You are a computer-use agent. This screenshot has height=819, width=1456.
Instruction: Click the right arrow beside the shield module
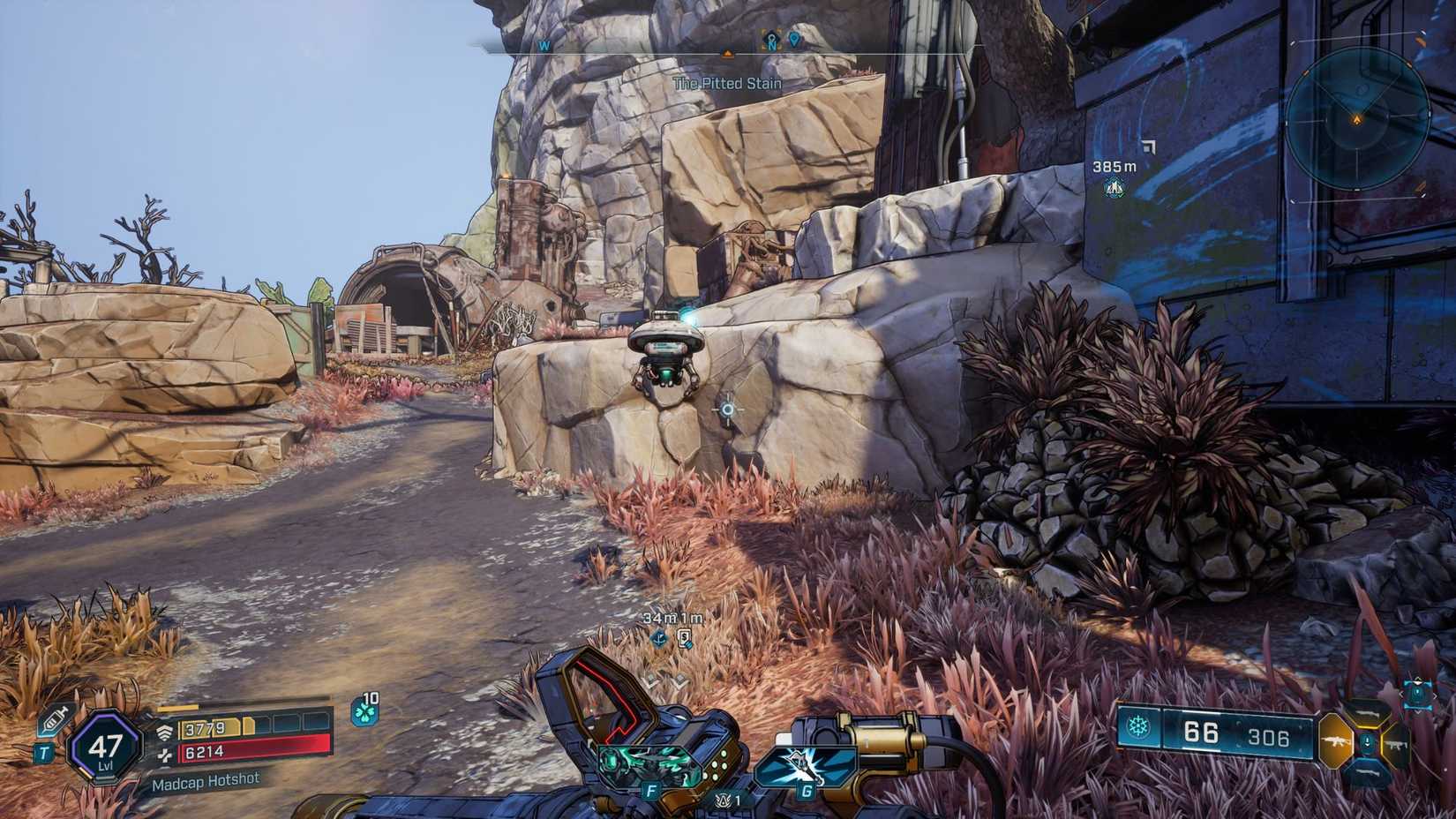[1436, 695]
